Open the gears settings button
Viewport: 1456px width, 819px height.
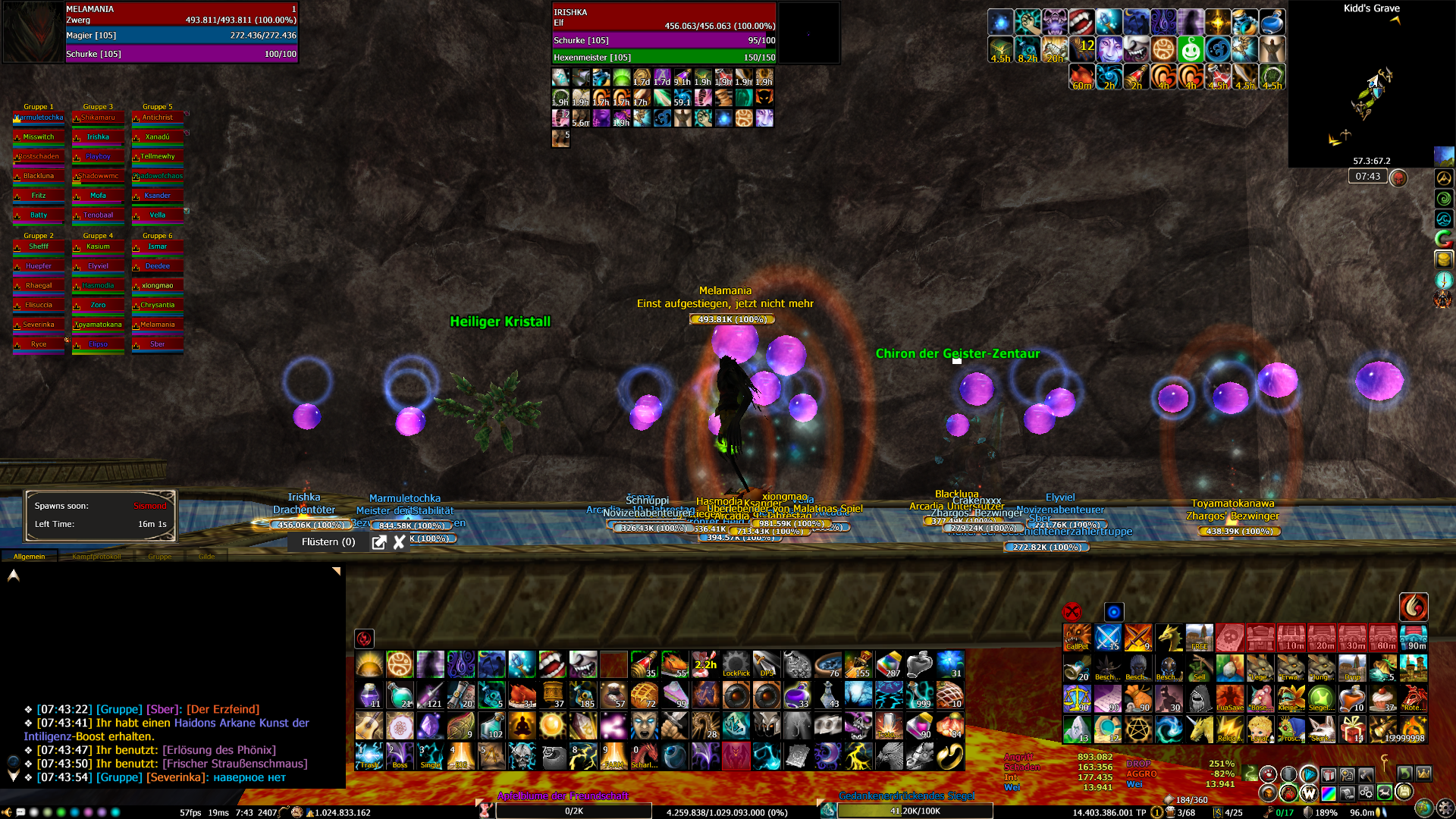pyautogui.click(x=1365, y=792)
